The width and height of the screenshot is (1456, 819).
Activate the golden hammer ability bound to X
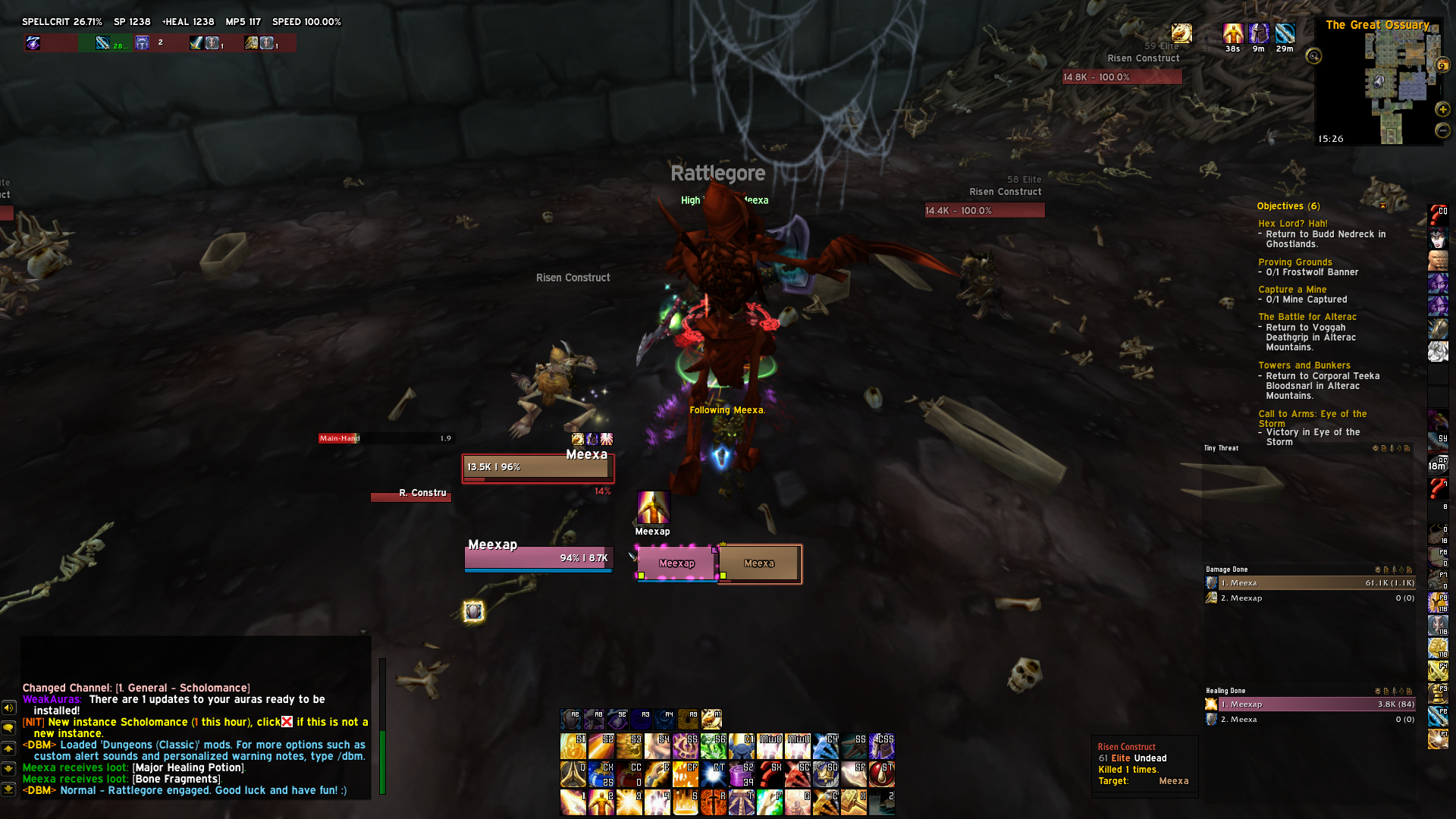coord(853,802)
